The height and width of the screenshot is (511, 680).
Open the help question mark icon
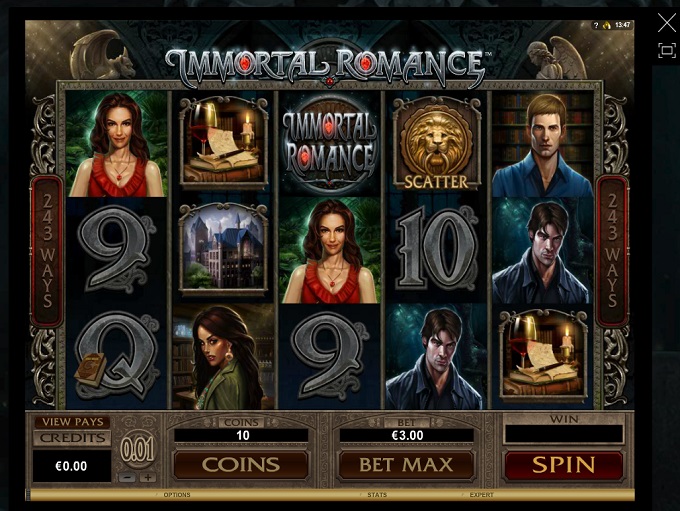pyautogui.click(x=595, y=25)
